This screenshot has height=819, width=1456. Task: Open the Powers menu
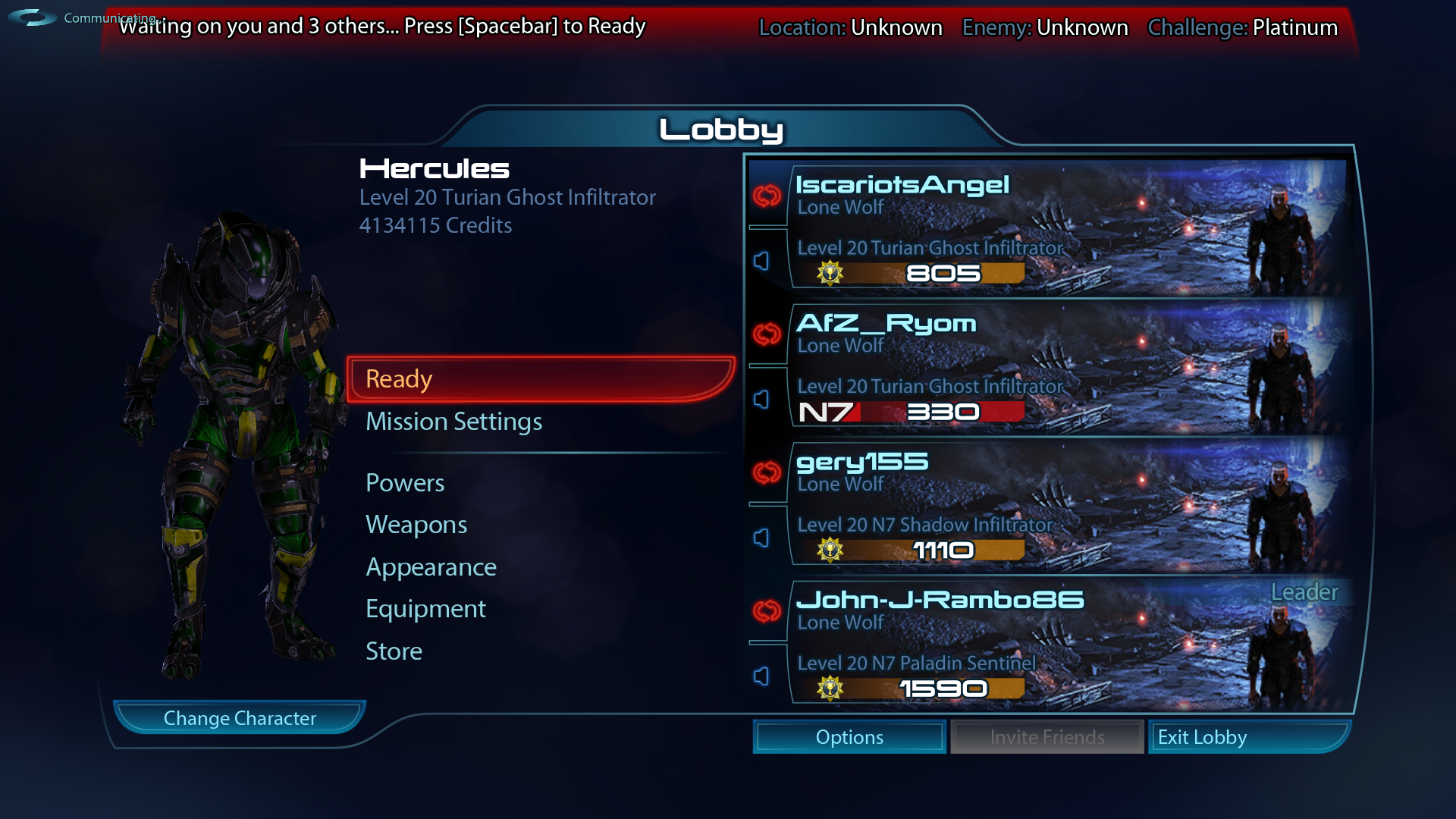[405, 483]
